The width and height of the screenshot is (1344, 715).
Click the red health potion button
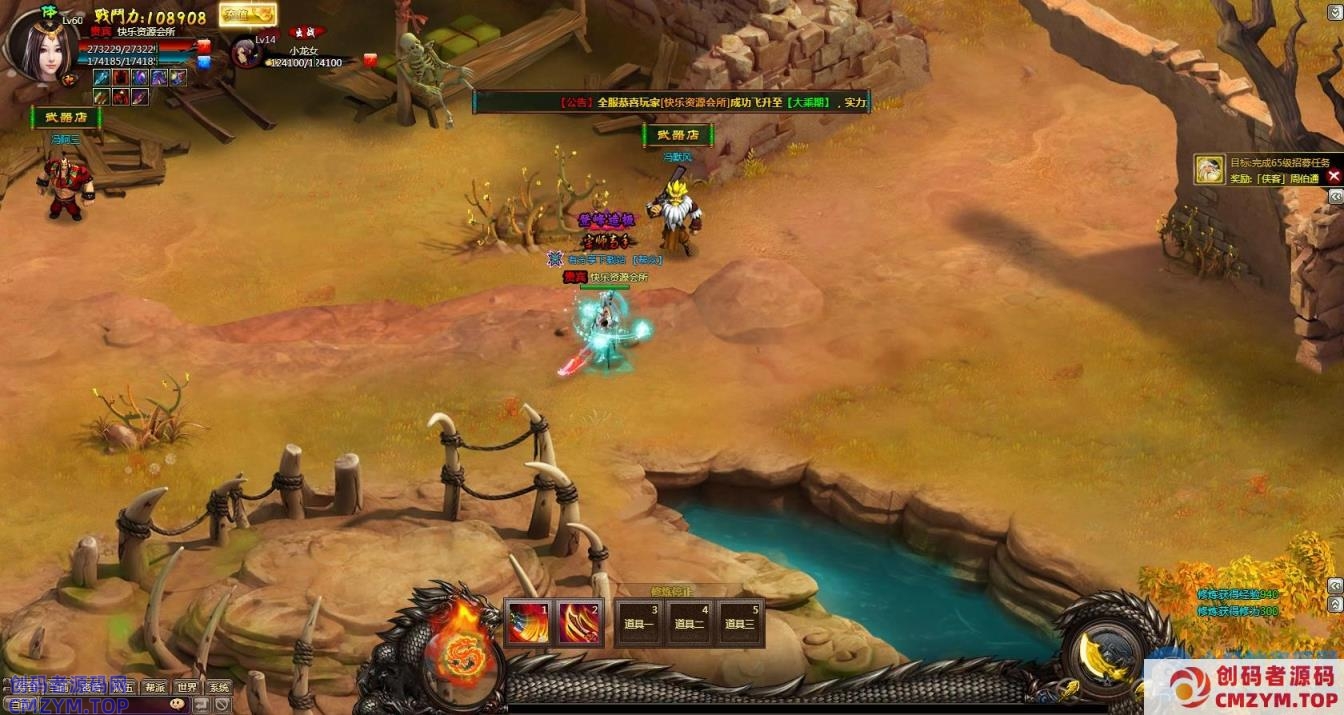tap(203, 46)
